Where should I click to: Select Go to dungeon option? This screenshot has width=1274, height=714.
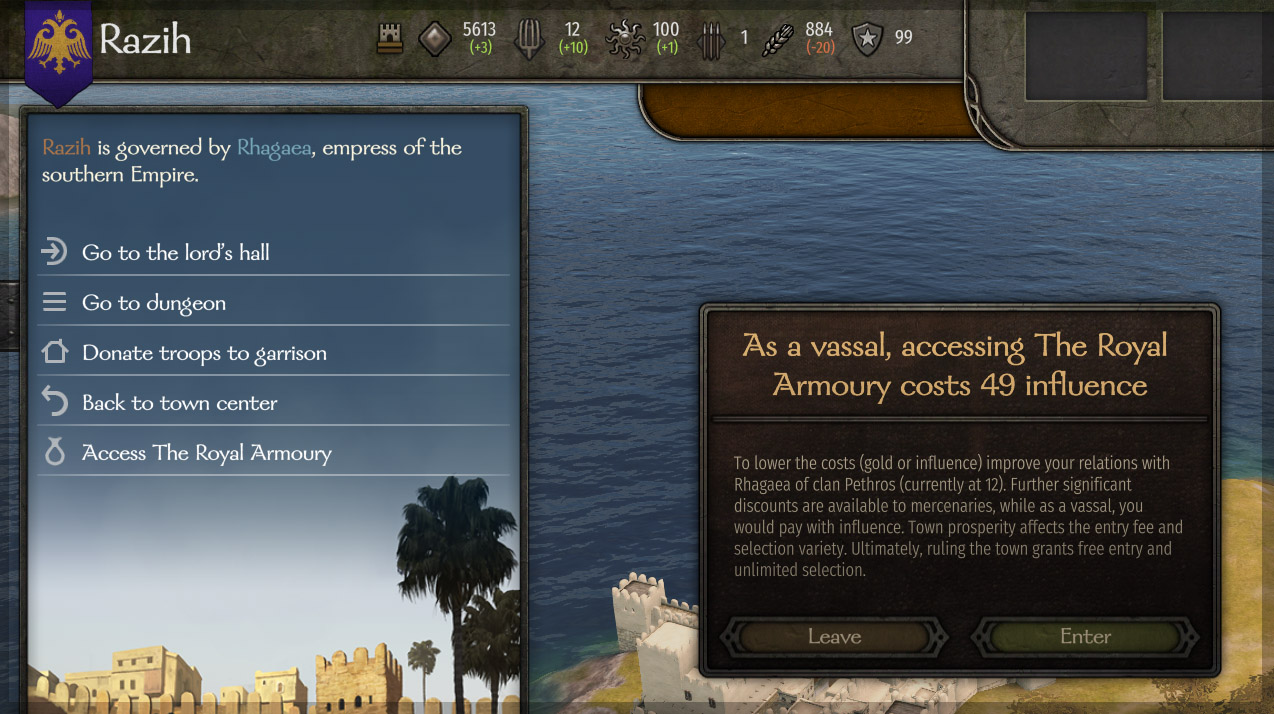pyautogui.click(x=154, y=303)
